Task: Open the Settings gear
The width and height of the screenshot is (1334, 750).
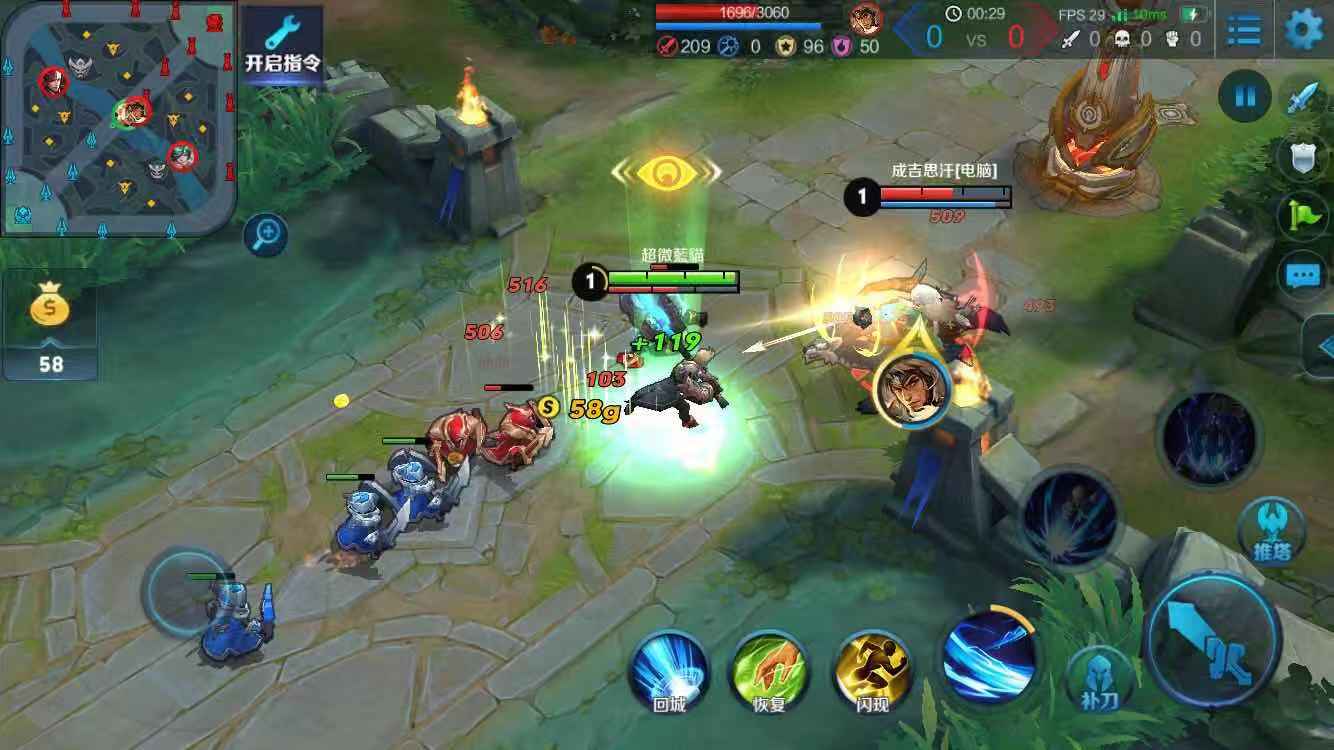Action: pos(1302,29)
